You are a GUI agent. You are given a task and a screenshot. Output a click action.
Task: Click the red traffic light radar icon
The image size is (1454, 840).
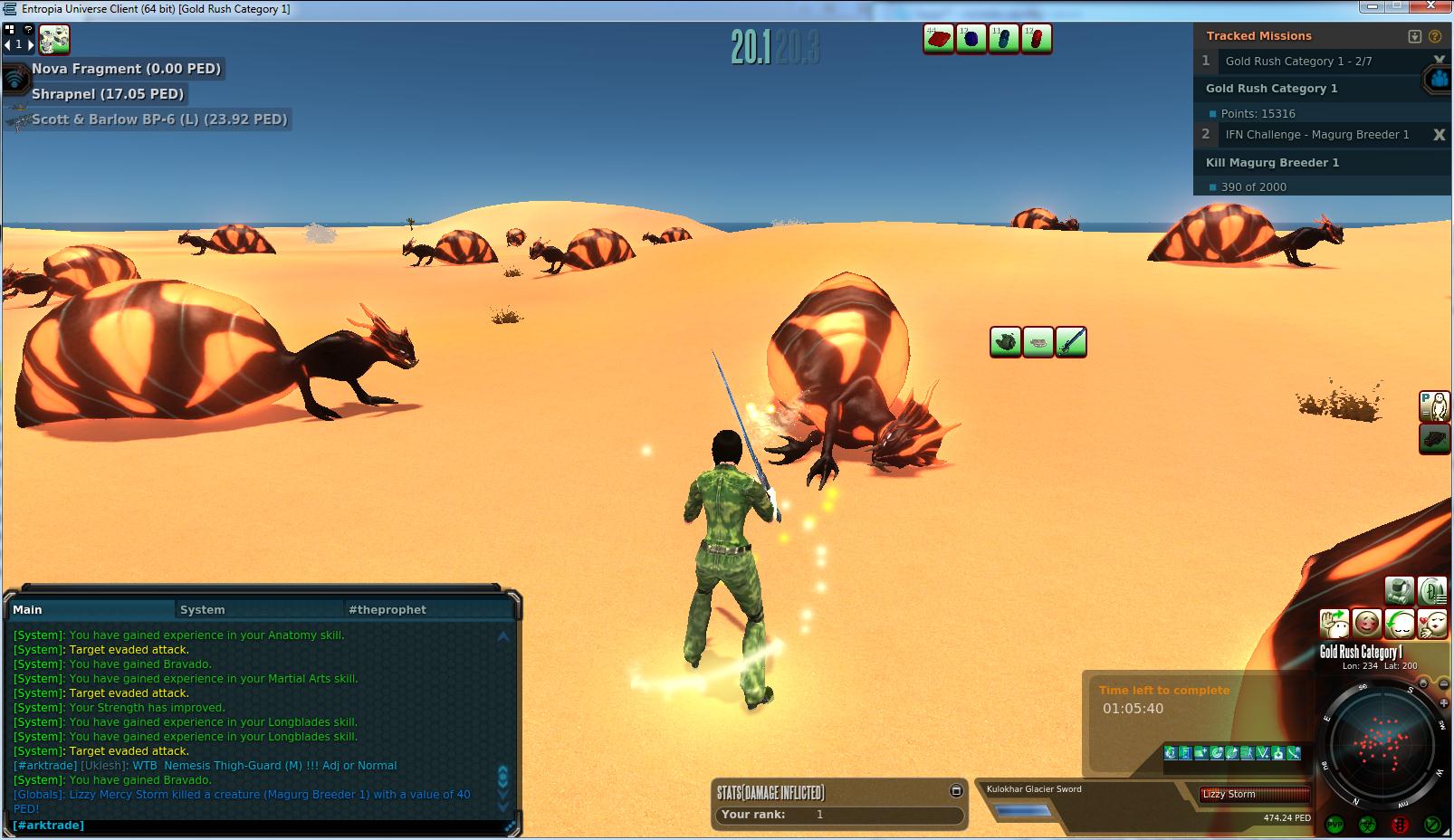tap(1400, 825)
